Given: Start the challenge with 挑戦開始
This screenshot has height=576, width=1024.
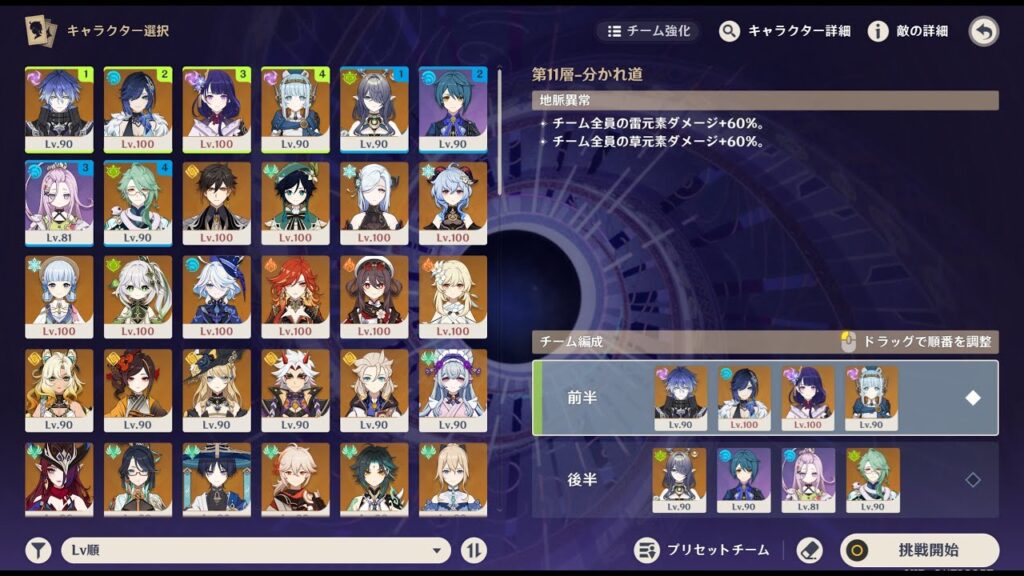Looking at the screenshot, I should click(x=919, y=550).
